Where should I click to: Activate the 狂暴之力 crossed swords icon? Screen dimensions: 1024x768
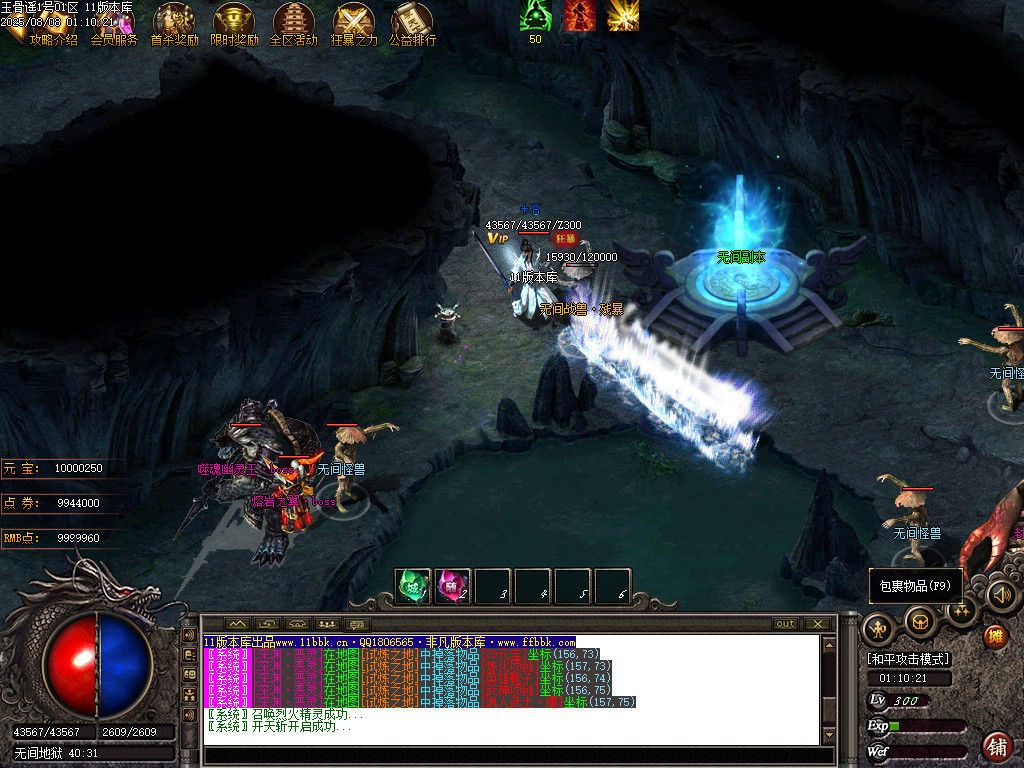pyautogui.click(x=354, y=24)
